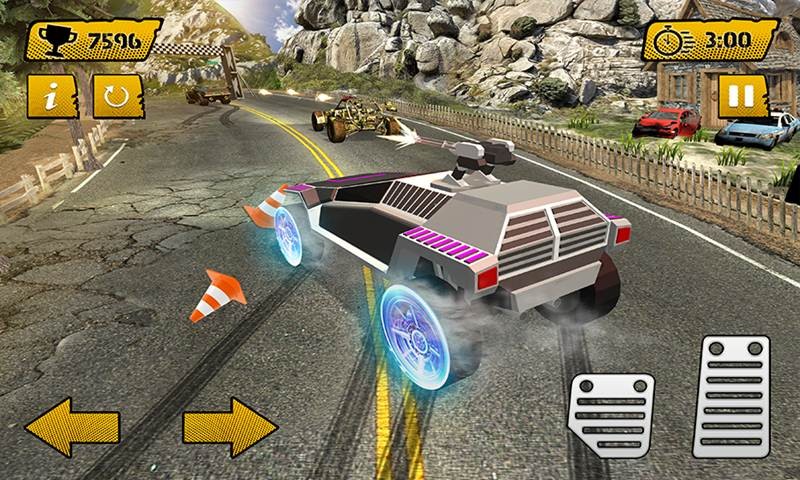Steer right with the right arrow
The height and width of the screenshot is (480, 800).
pyautogui.click(x=229, y=427)
